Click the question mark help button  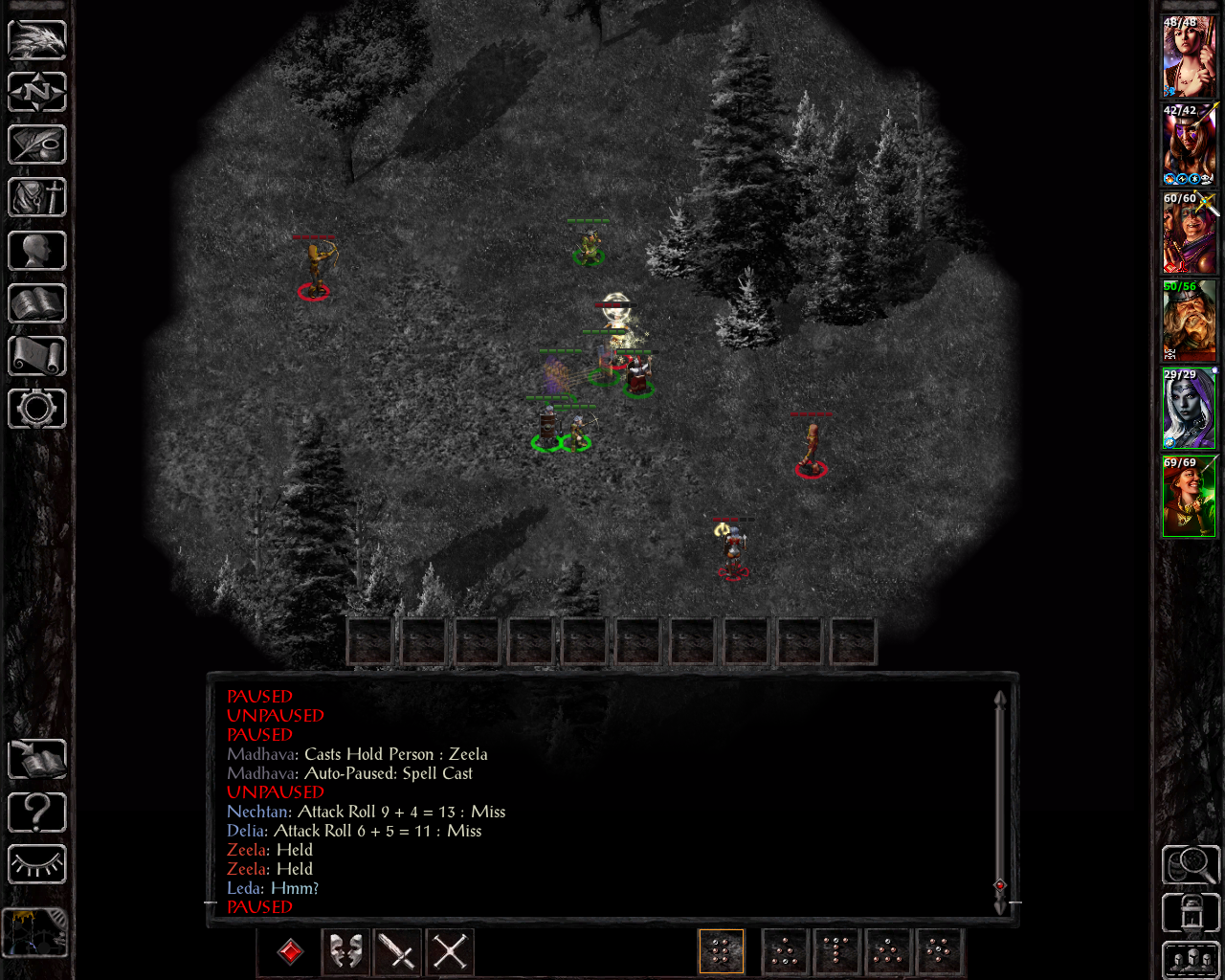[37, 813]
